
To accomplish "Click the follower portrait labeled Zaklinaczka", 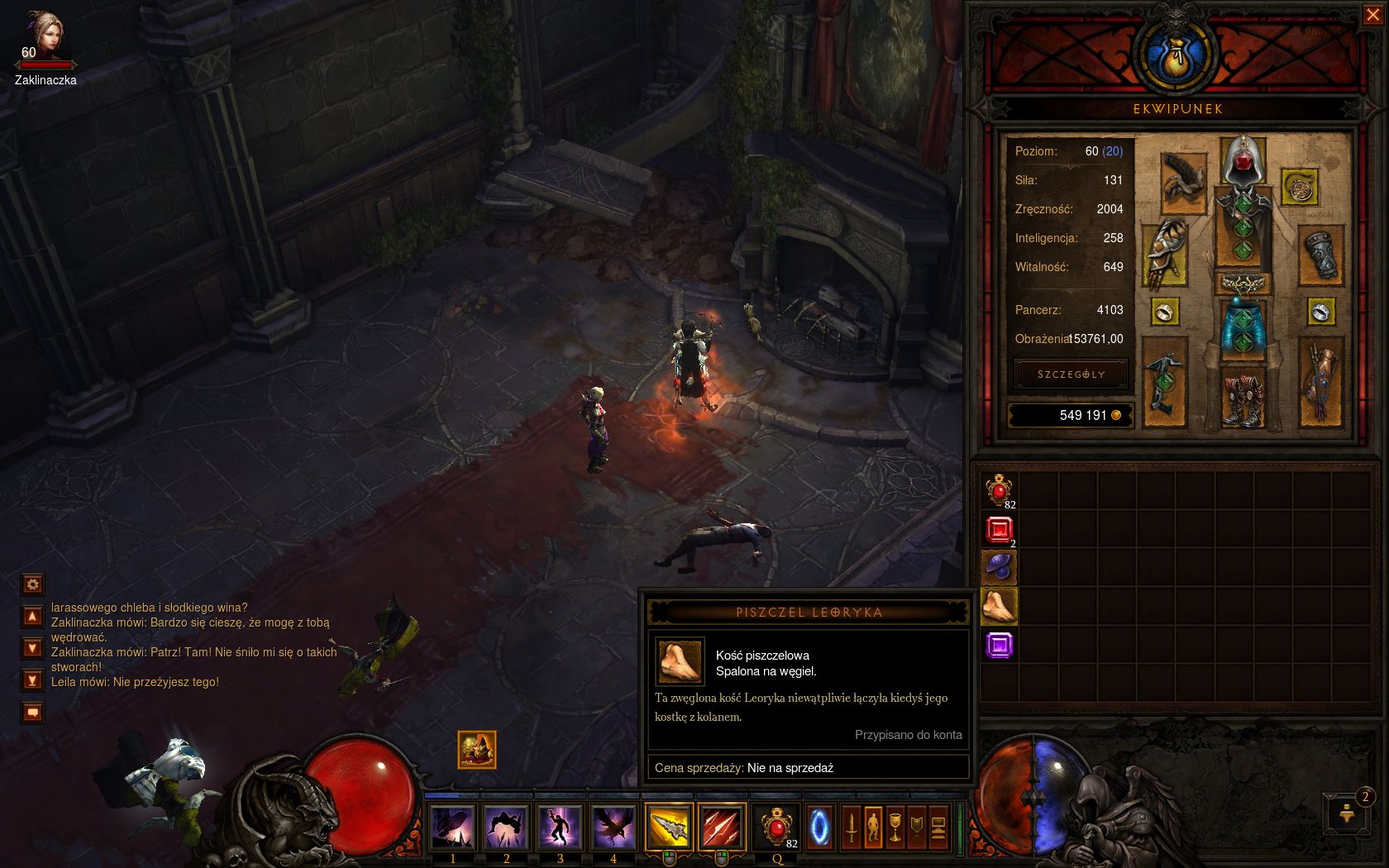I will [43, 35].
